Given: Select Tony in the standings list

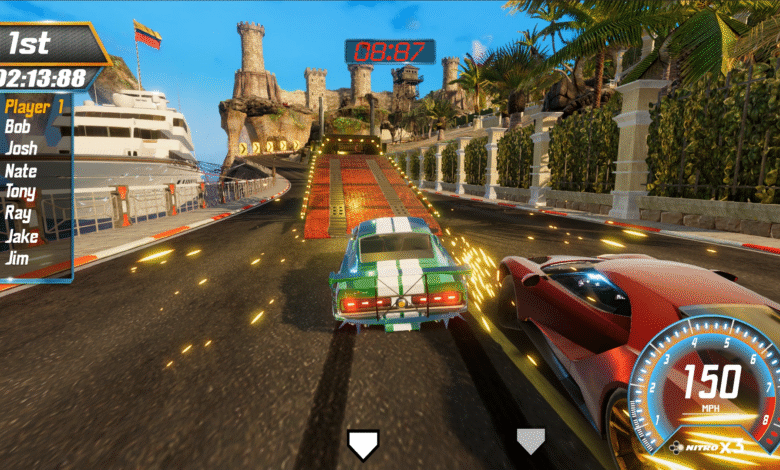Looking at the screenshot, I should pyautogui.click(x=21, y=191).
